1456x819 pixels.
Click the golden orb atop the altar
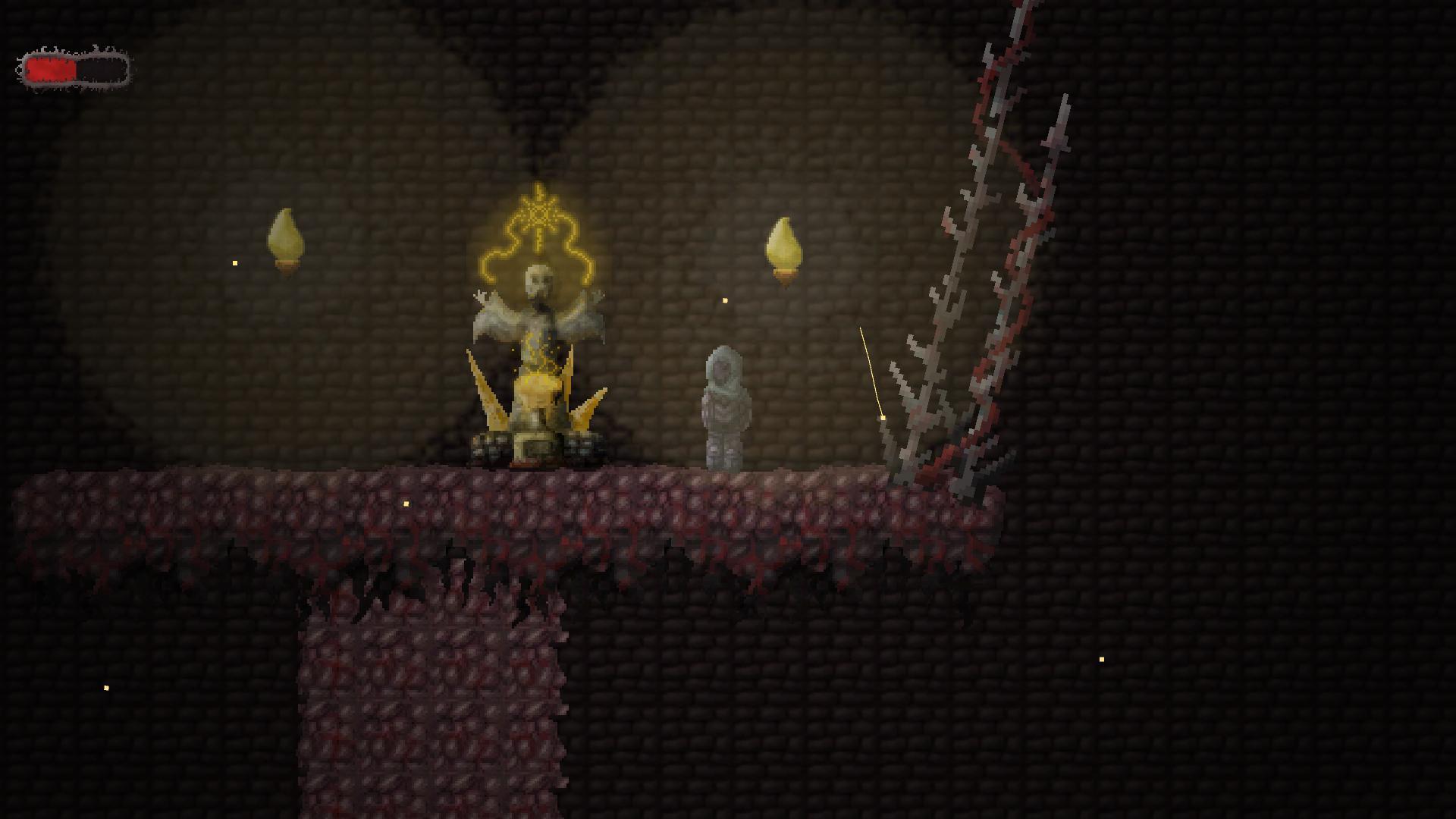pyautogui.click(x=538, y=391)
